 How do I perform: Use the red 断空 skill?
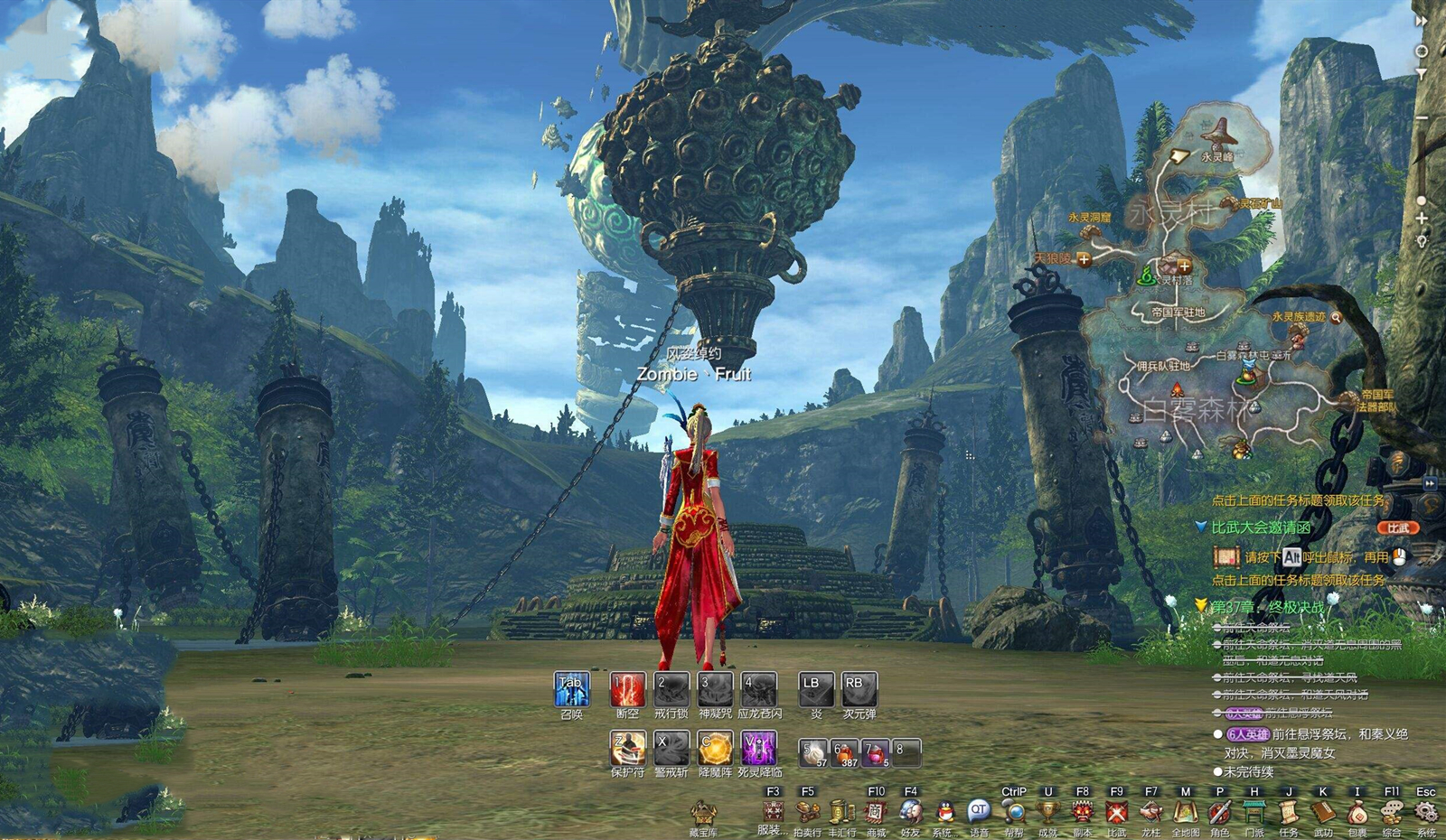tap(627, 689)
